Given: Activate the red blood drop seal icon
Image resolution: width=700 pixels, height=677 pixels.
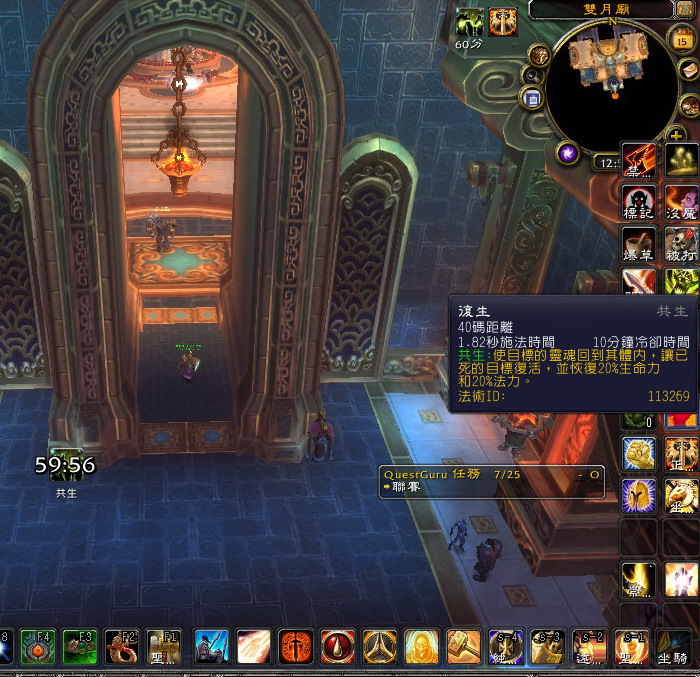Looking at the screenshot, I should [x=337, y=647].
